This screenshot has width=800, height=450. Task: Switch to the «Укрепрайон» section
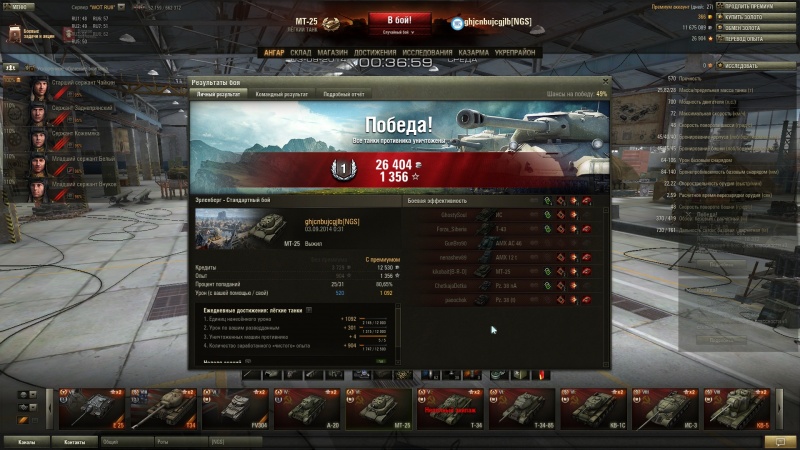pyautogui.click(x=515, y=52)
